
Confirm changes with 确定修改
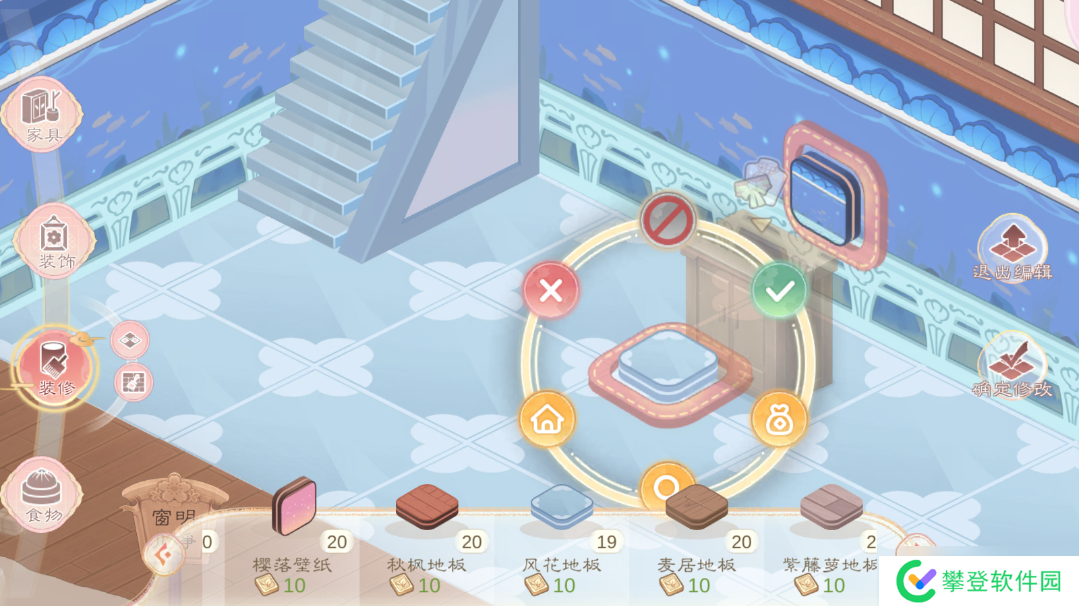click(x=1011, y=366)
